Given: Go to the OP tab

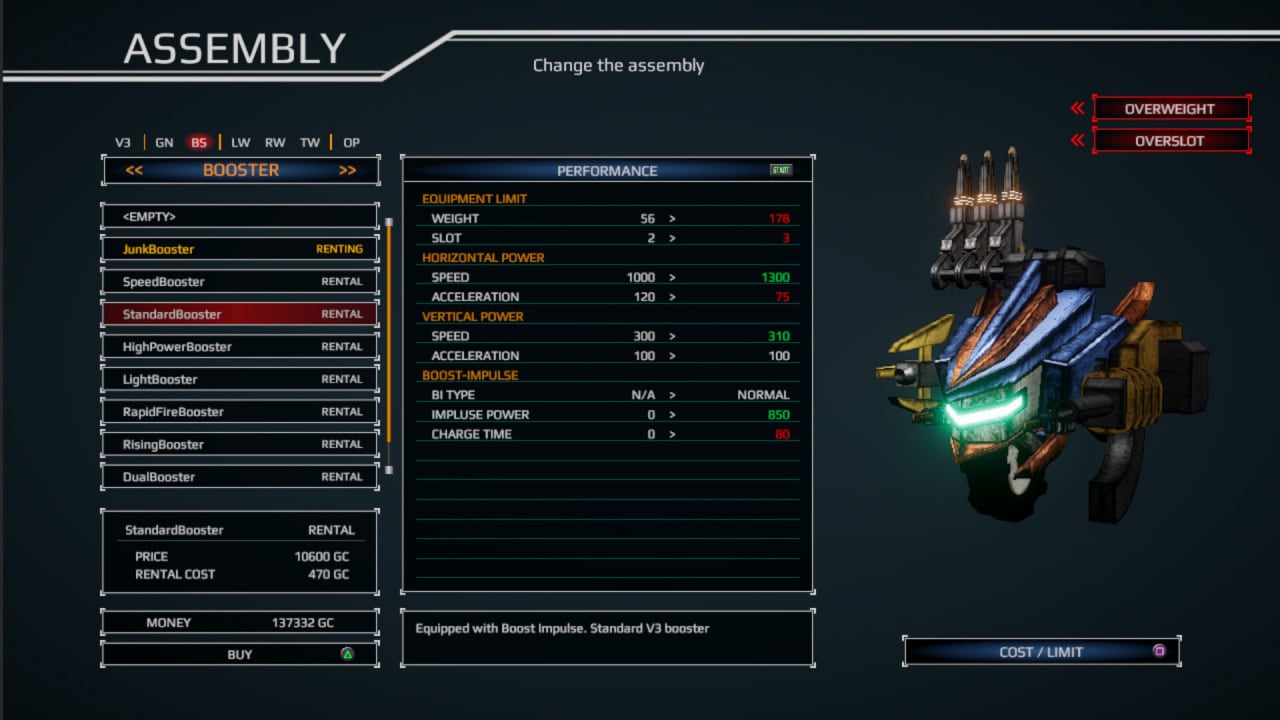Looking at the screenshot, I should [x=351, y=143].
